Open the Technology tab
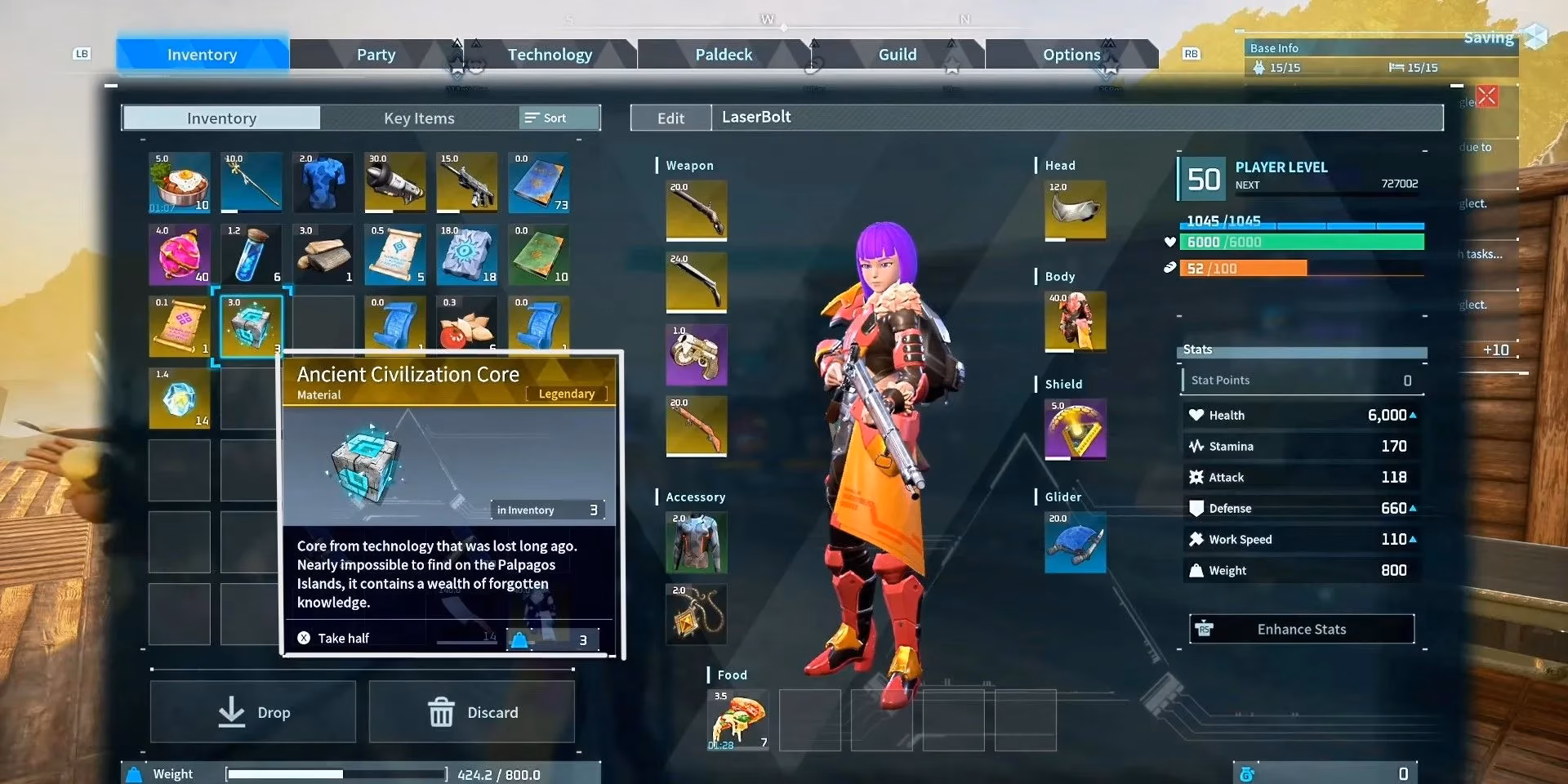Viewport: 1568px width, 784px height. click(550, 55)
